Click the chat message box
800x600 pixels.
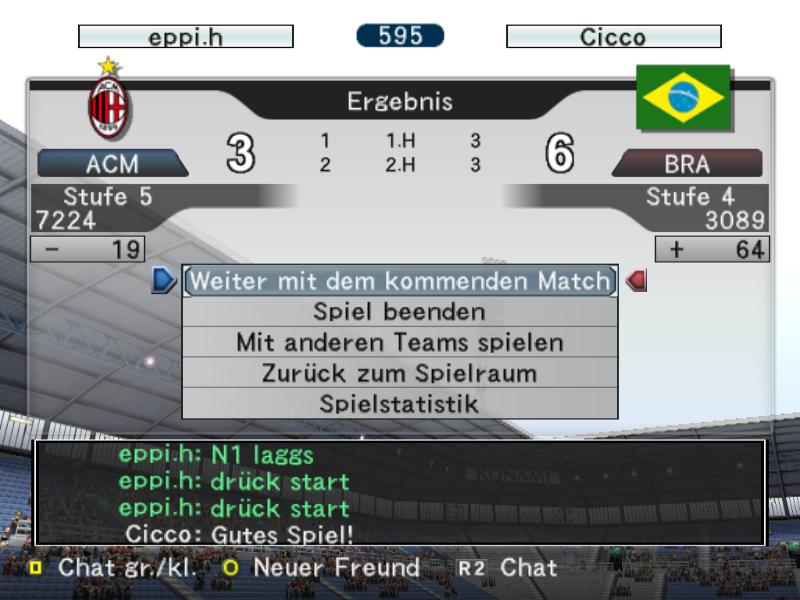click(400, 493)
